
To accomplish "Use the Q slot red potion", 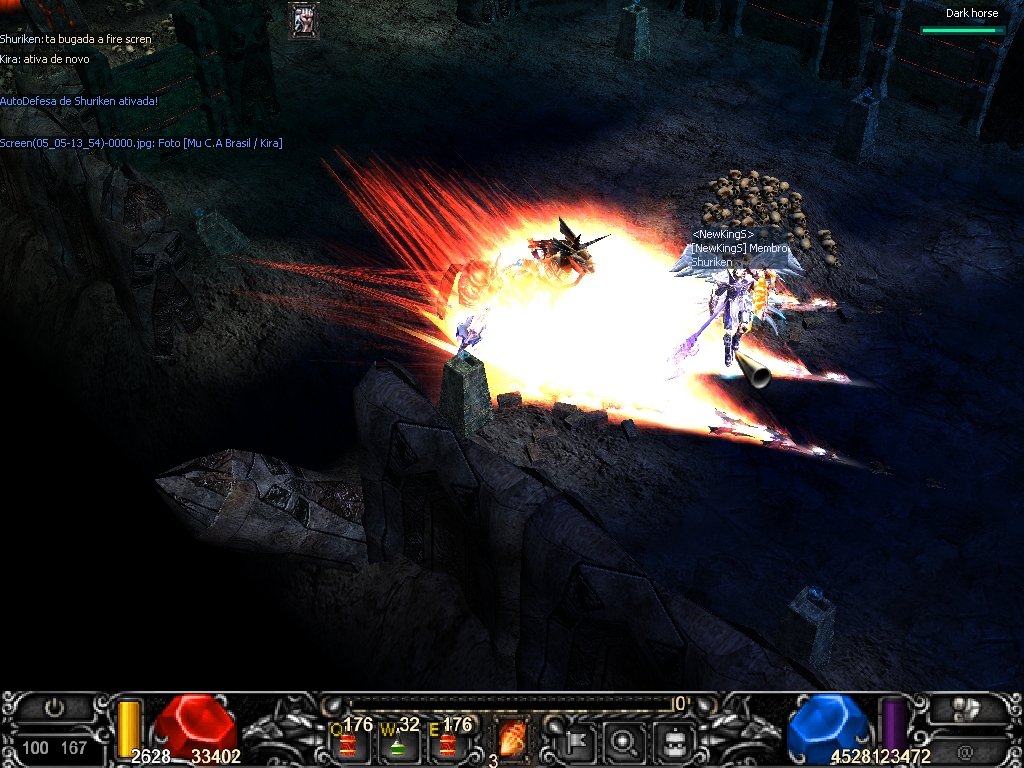I will tap(348, 743).
